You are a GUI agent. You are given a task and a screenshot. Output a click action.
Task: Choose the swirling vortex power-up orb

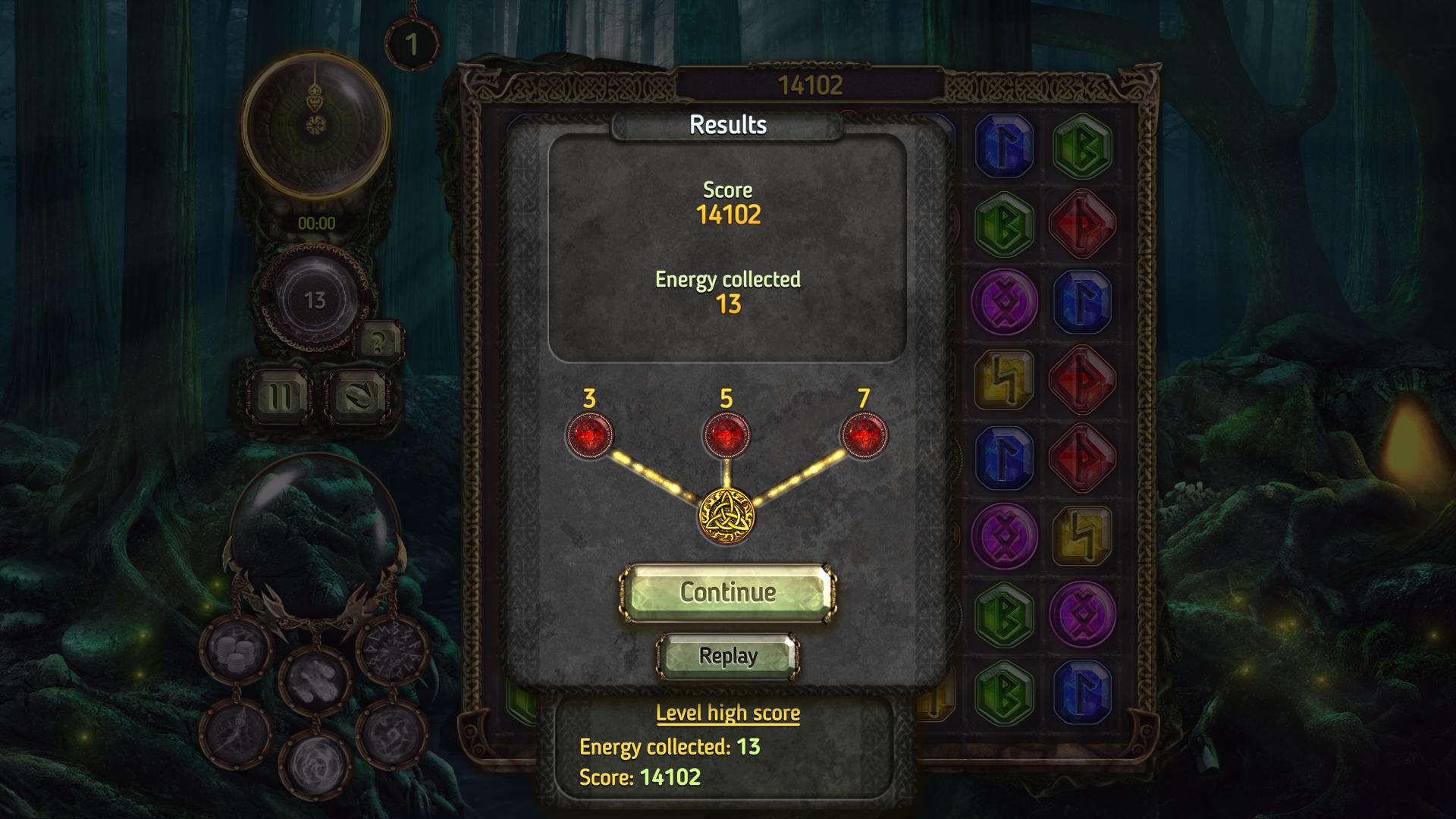click(315, 764)
